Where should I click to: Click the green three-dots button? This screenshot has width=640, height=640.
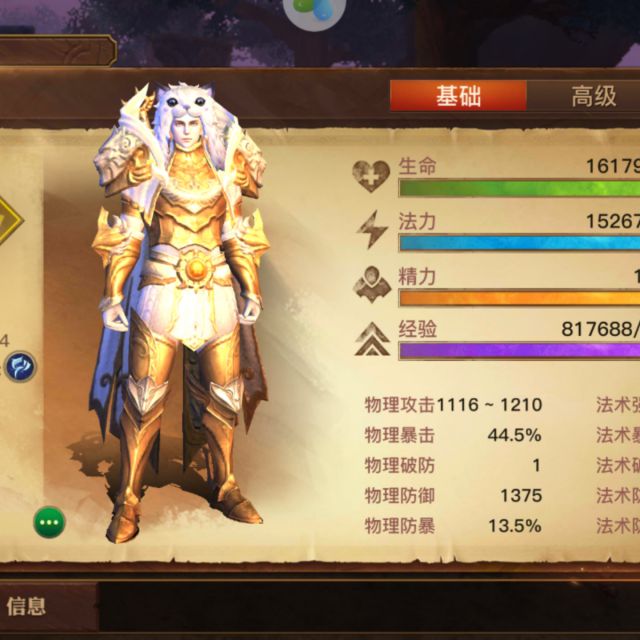[x=50, y=521]
